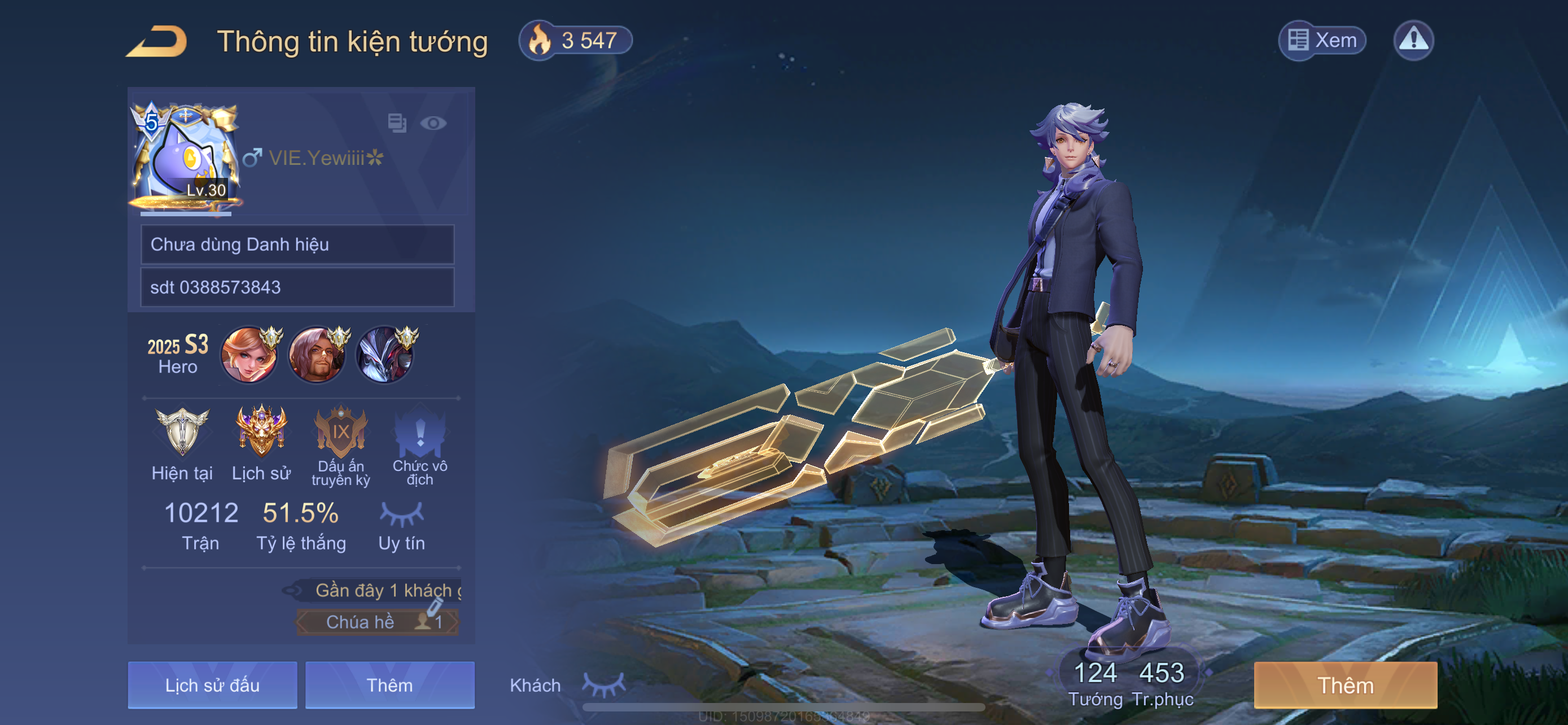This screenshot has height=725, width=1568.
Task: Open Lịch sử đấu match history
Action: click(212, 685)
